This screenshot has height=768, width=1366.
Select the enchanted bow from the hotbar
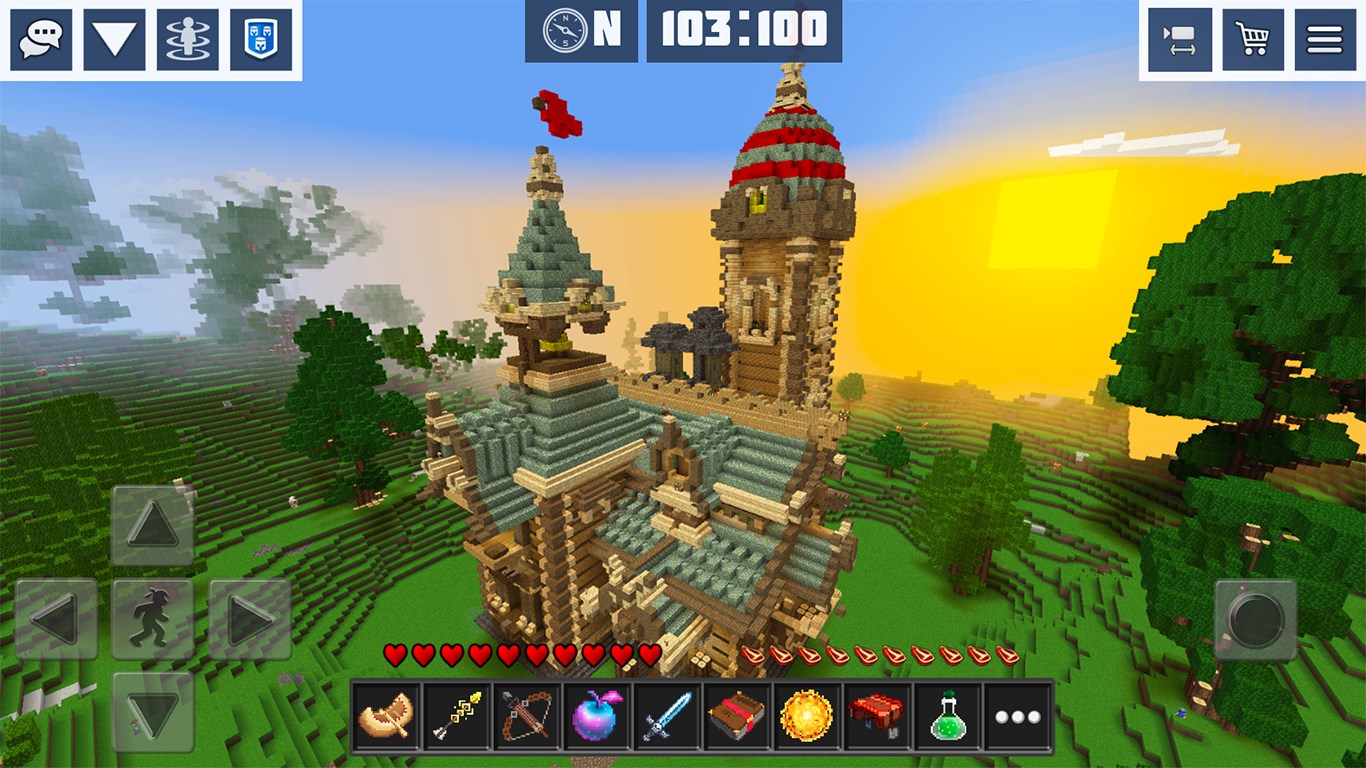pos(523,718)
